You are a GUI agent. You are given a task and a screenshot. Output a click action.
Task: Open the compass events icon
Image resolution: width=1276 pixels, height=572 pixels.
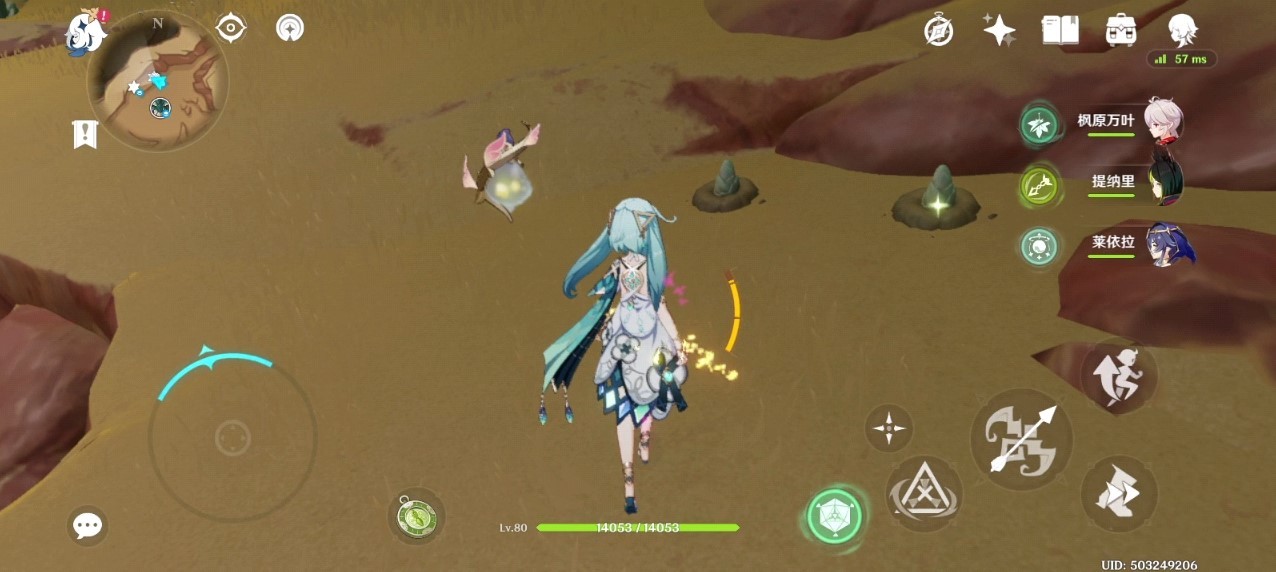(x=938, y=30)
